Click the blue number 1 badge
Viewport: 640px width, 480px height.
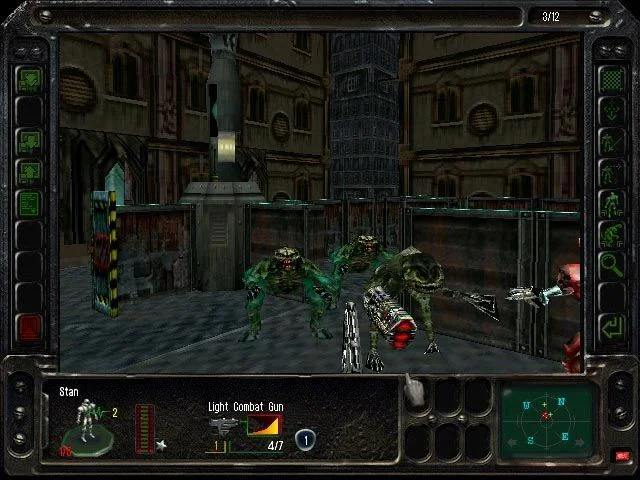(x=305, y=438)
